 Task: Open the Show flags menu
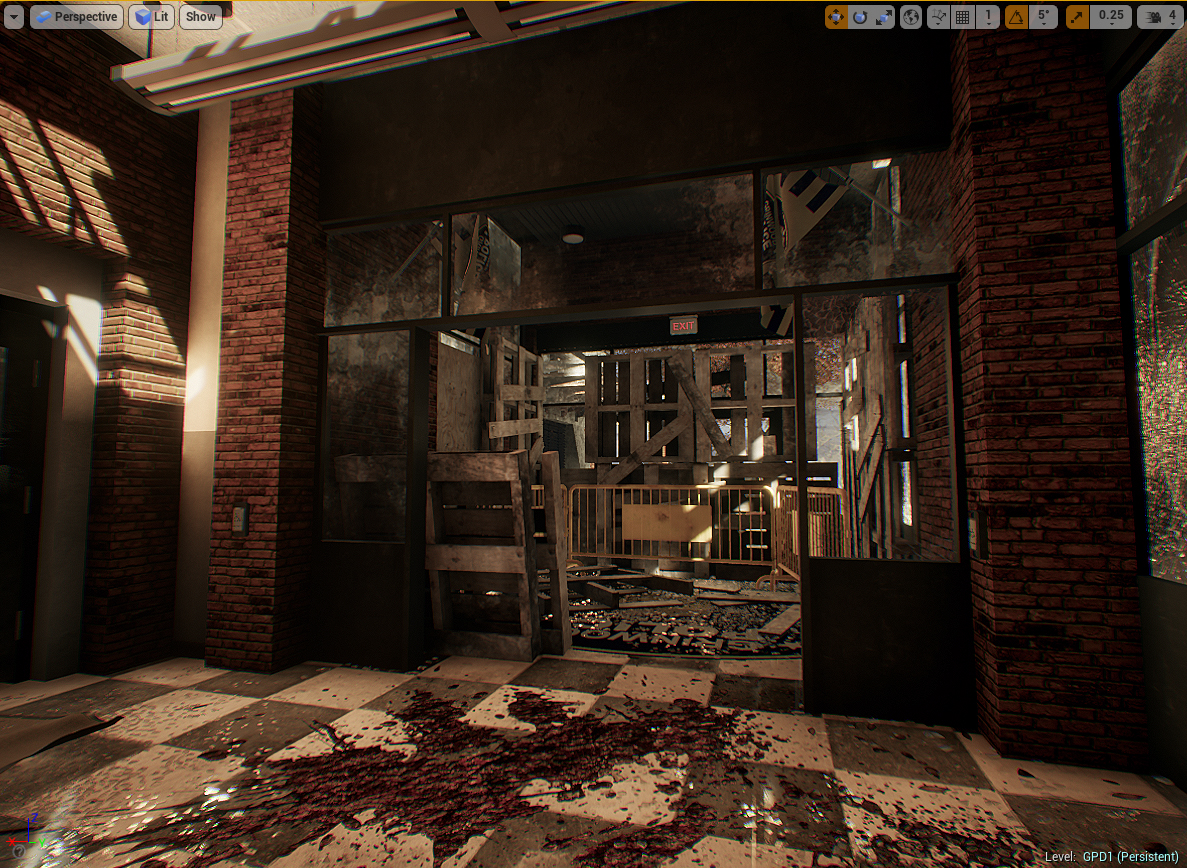coord(200,16)
